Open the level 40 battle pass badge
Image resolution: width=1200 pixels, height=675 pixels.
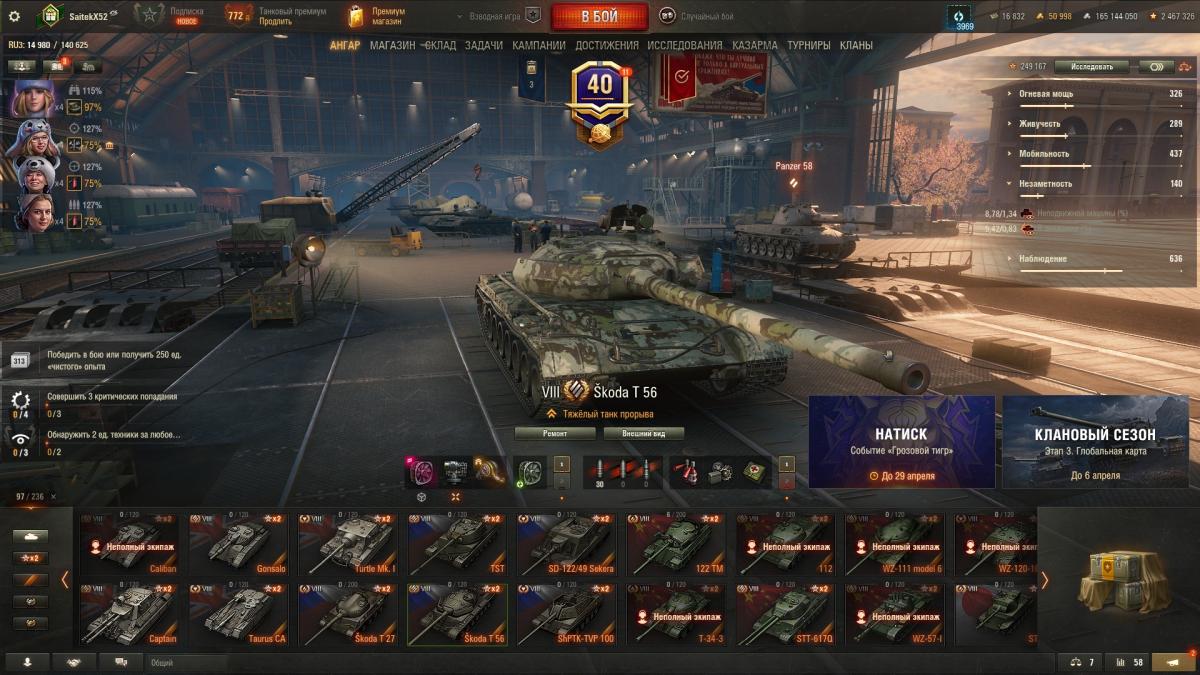click(599, 98)
